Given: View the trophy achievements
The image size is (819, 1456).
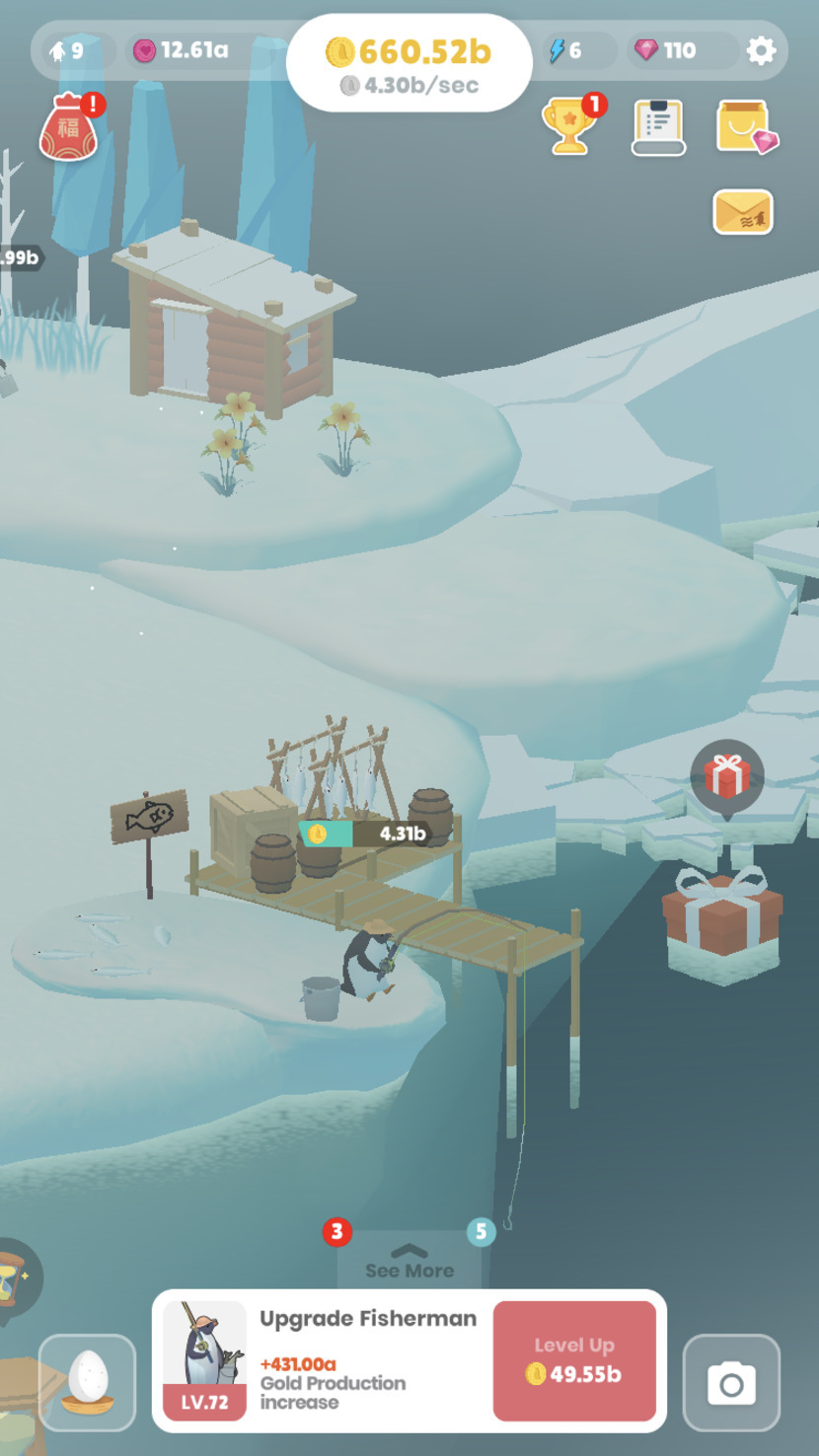Looking at the screenshot, I should (570, 126).
